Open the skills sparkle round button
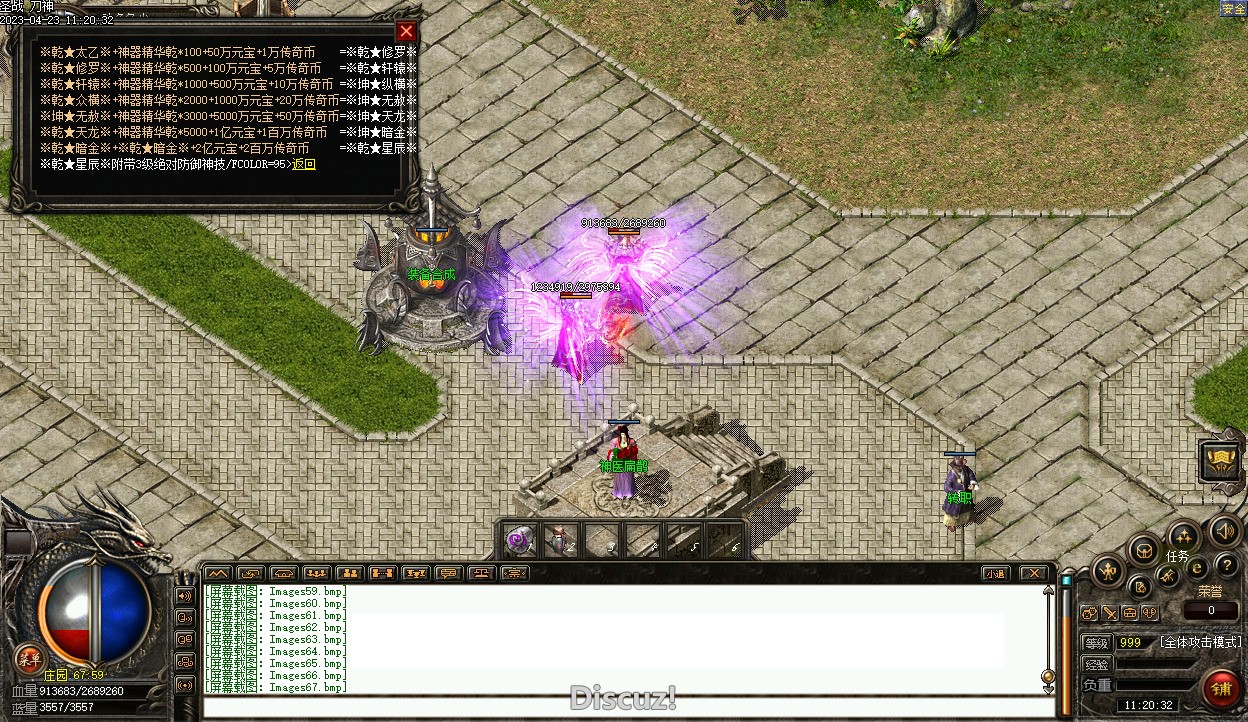The image size is (1248, 722). [1183, 537]
